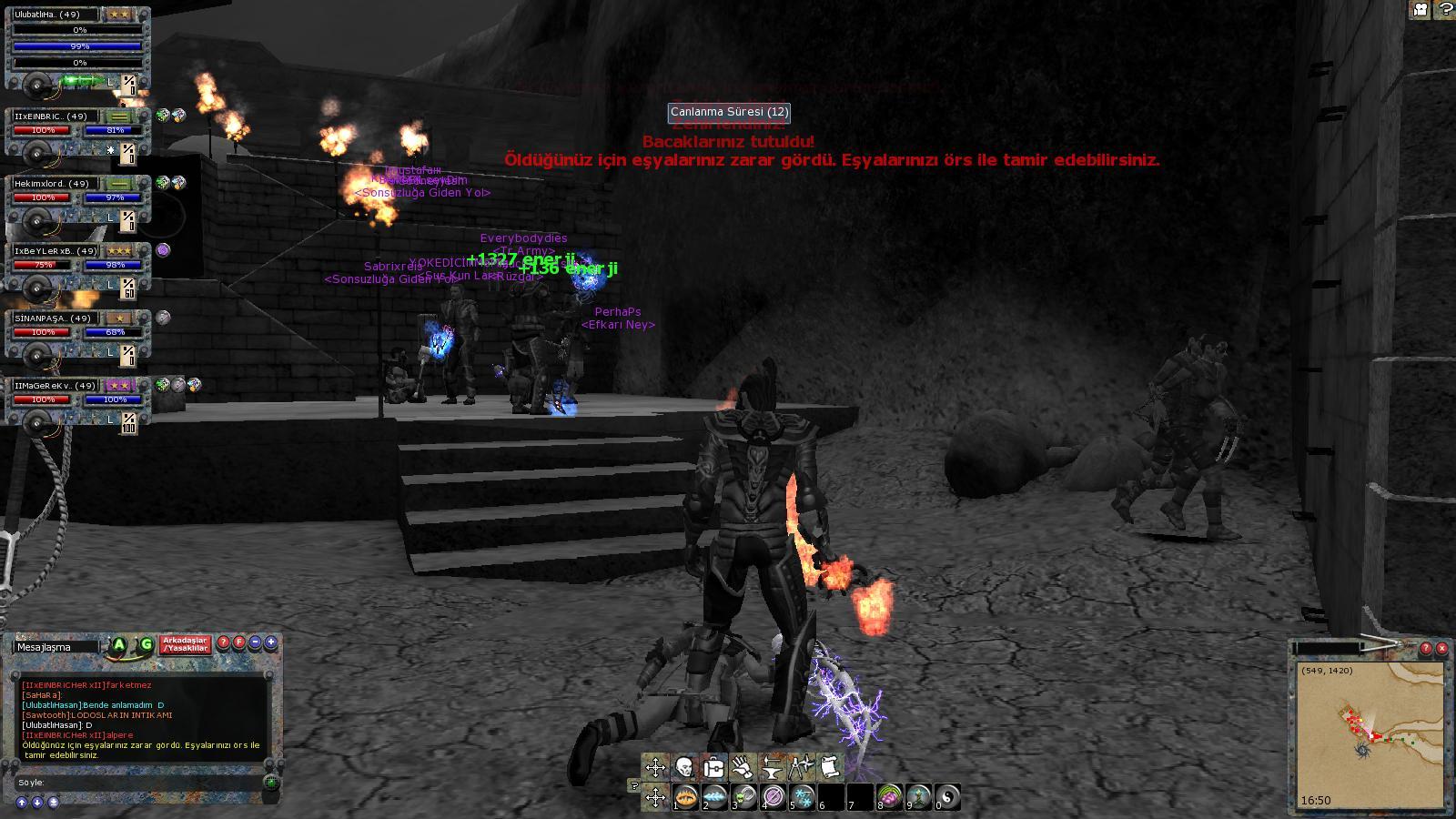Activate the yin-yang skill in slot 0

pos(947,797)
